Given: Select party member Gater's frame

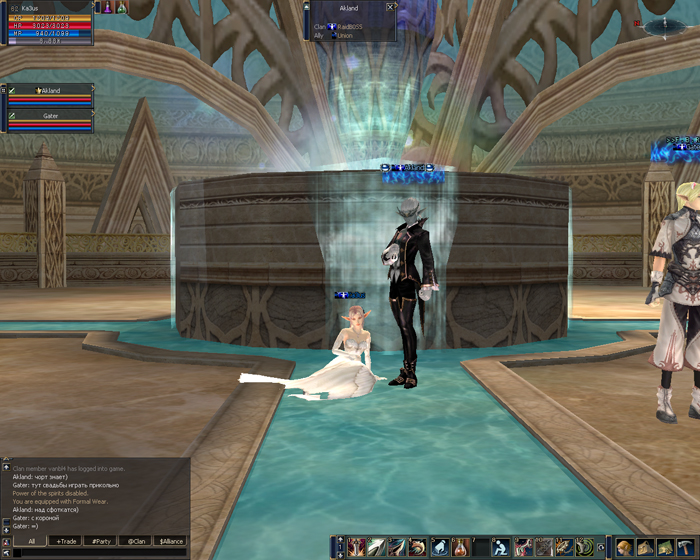Looking at the screenshot, I should (x=50, y=121).
